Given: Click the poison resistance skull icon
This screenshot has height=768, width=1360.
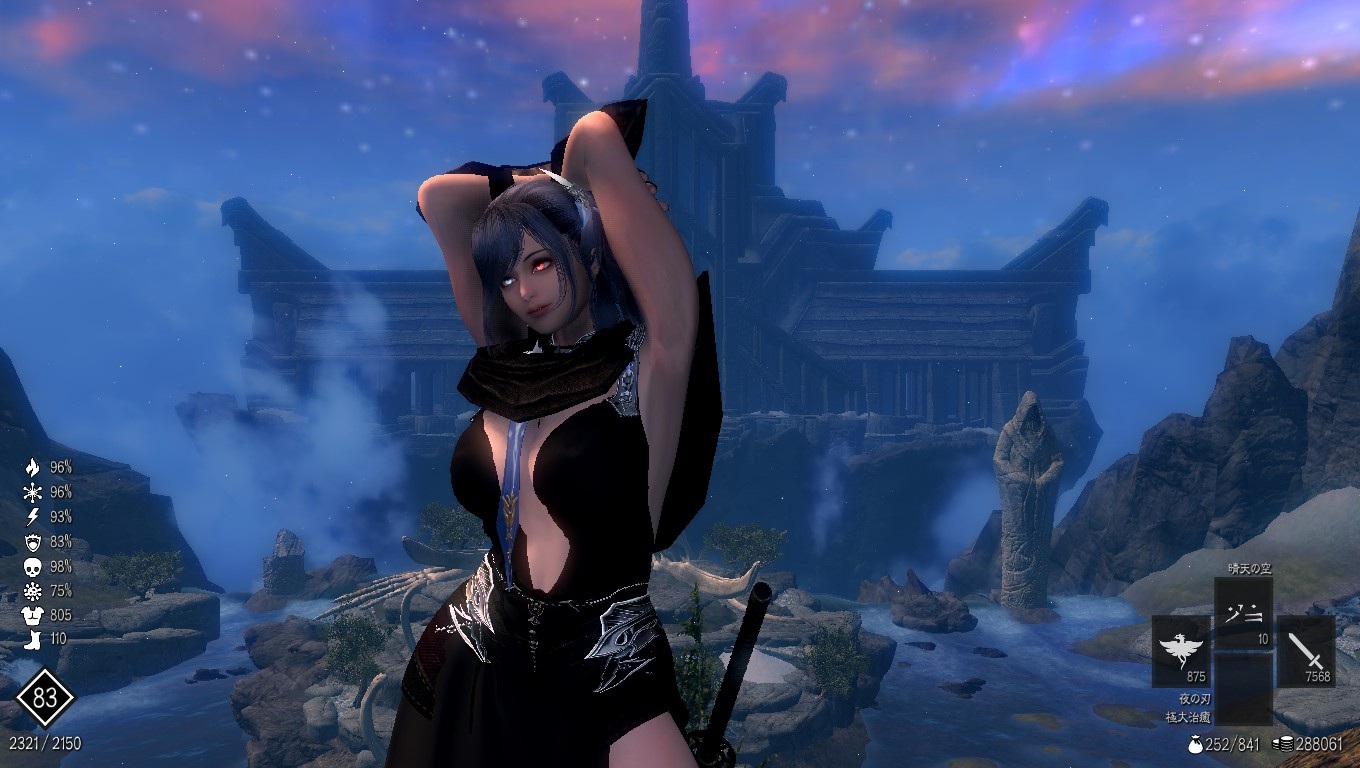Looking at the screenshot, I should pos(32,566).
